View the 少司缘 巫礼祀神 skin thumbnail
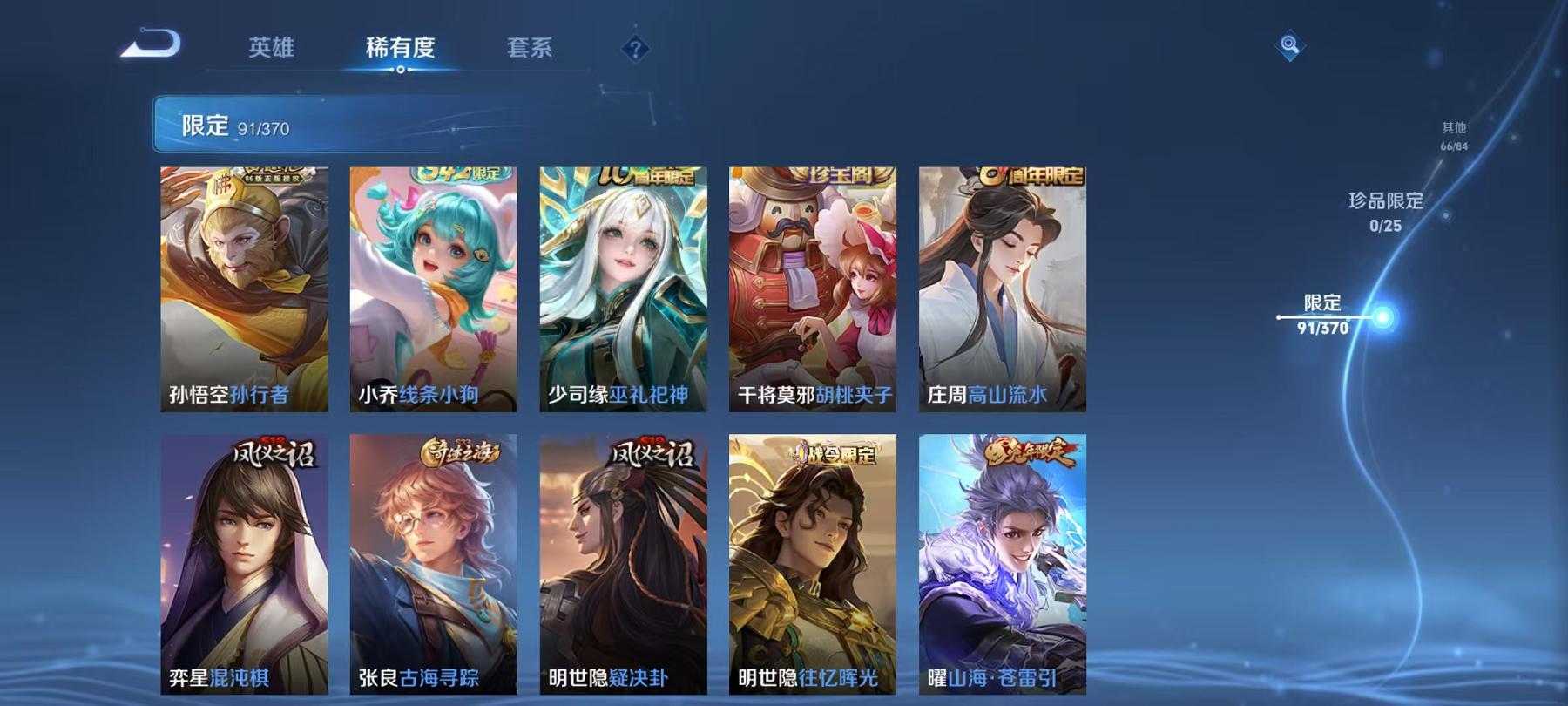 [625, 288]
